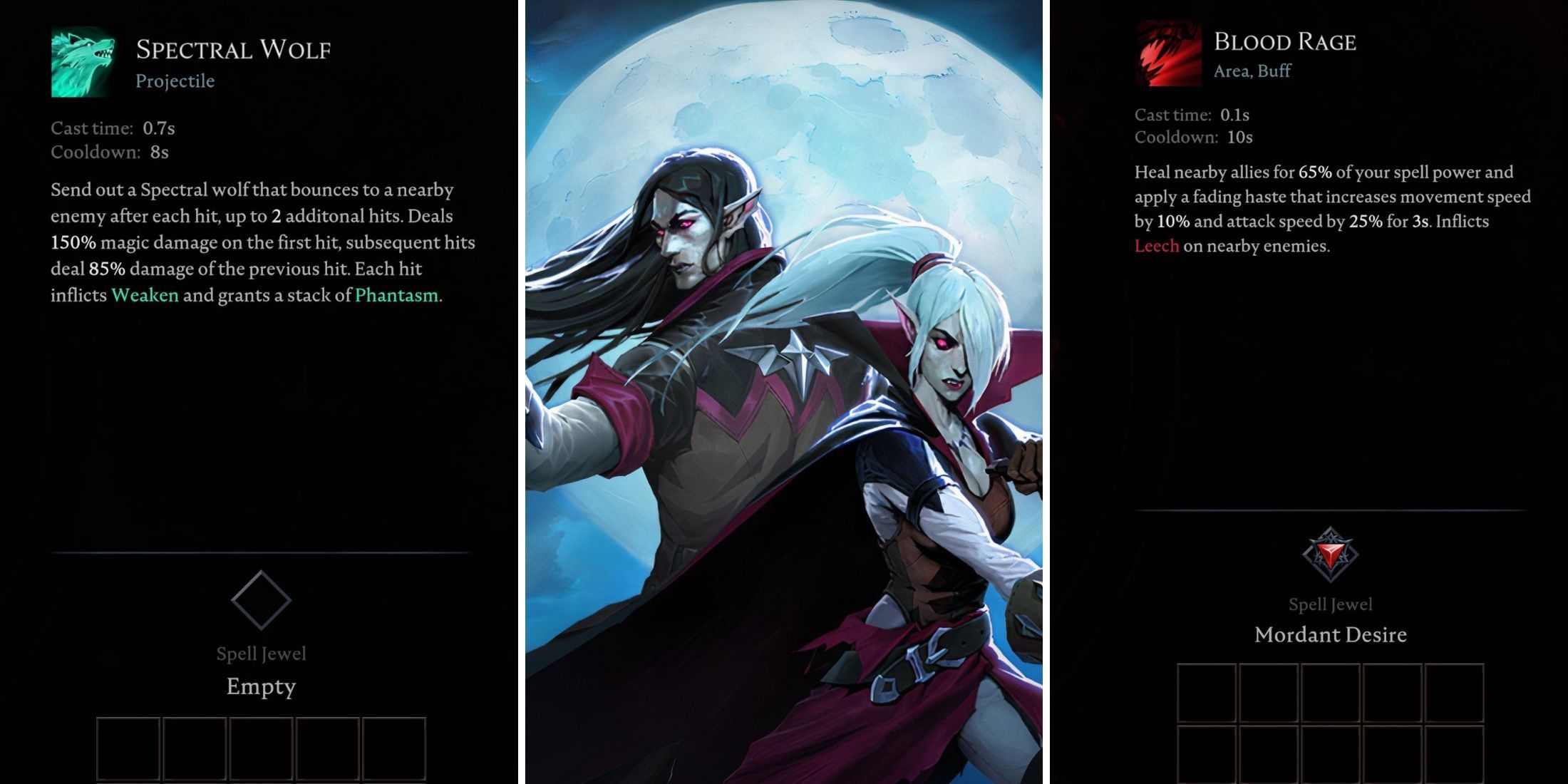Image resolution: width=1568 pixels, height=784 pixels.
Task: Select the Projectile category label
Action: coord(175,81)
